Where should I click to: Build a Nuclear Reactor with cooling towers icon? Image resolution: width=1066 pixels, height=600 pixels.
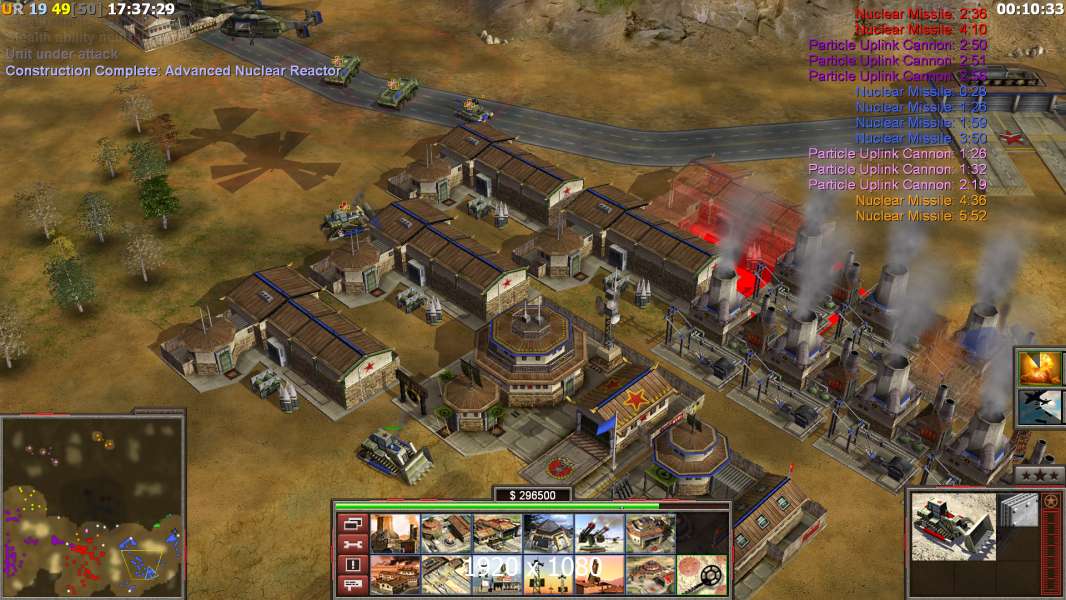tap(395, 533)
